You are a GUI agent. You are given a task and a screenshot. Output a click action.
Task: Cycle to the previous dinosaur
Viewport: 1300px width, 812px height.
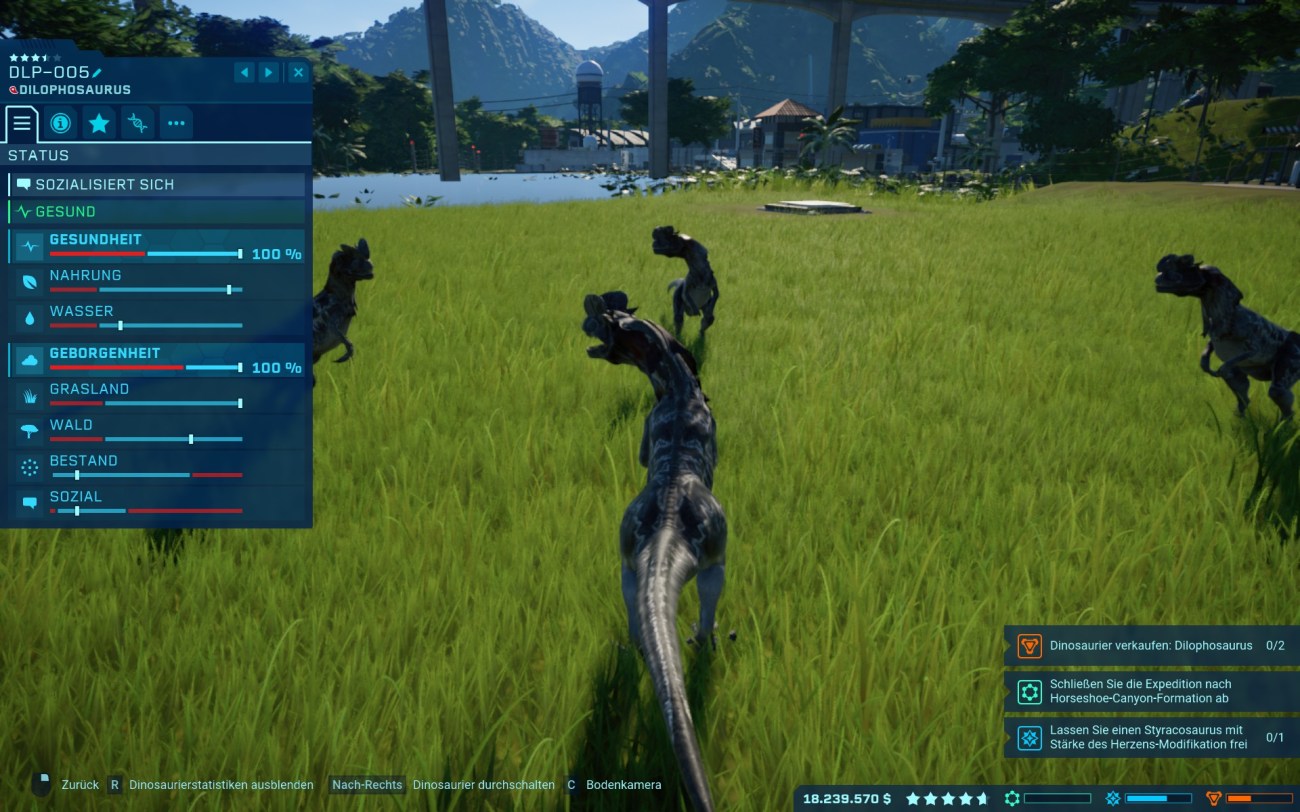click(244, 72)
